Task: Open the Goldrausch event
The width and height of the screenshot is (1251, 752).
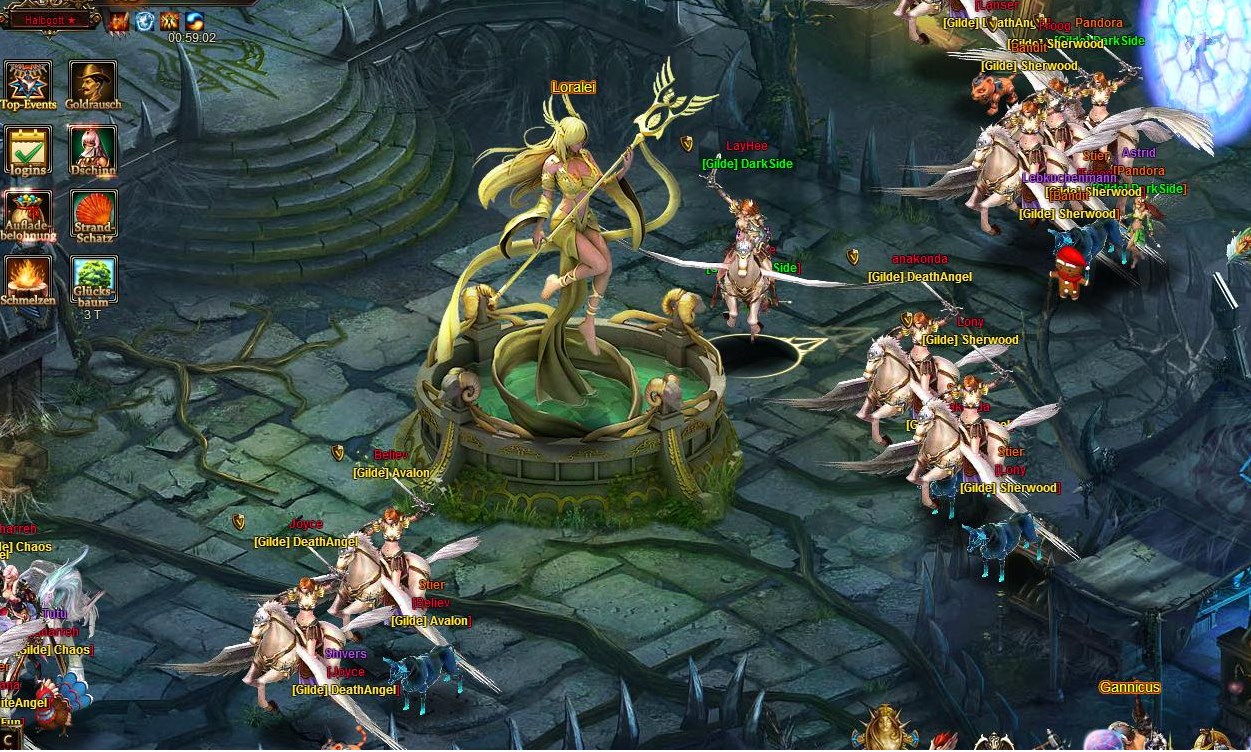Action: coord(93,84)
